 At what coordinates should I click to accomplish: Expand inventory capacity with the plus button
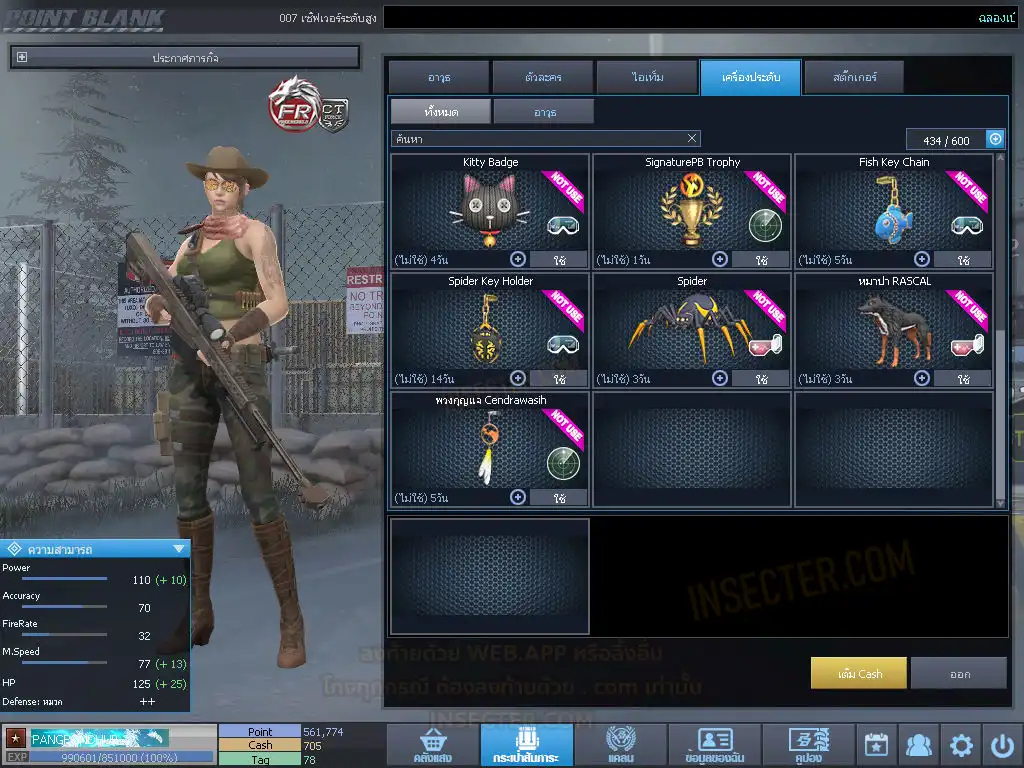coord(995,139)
